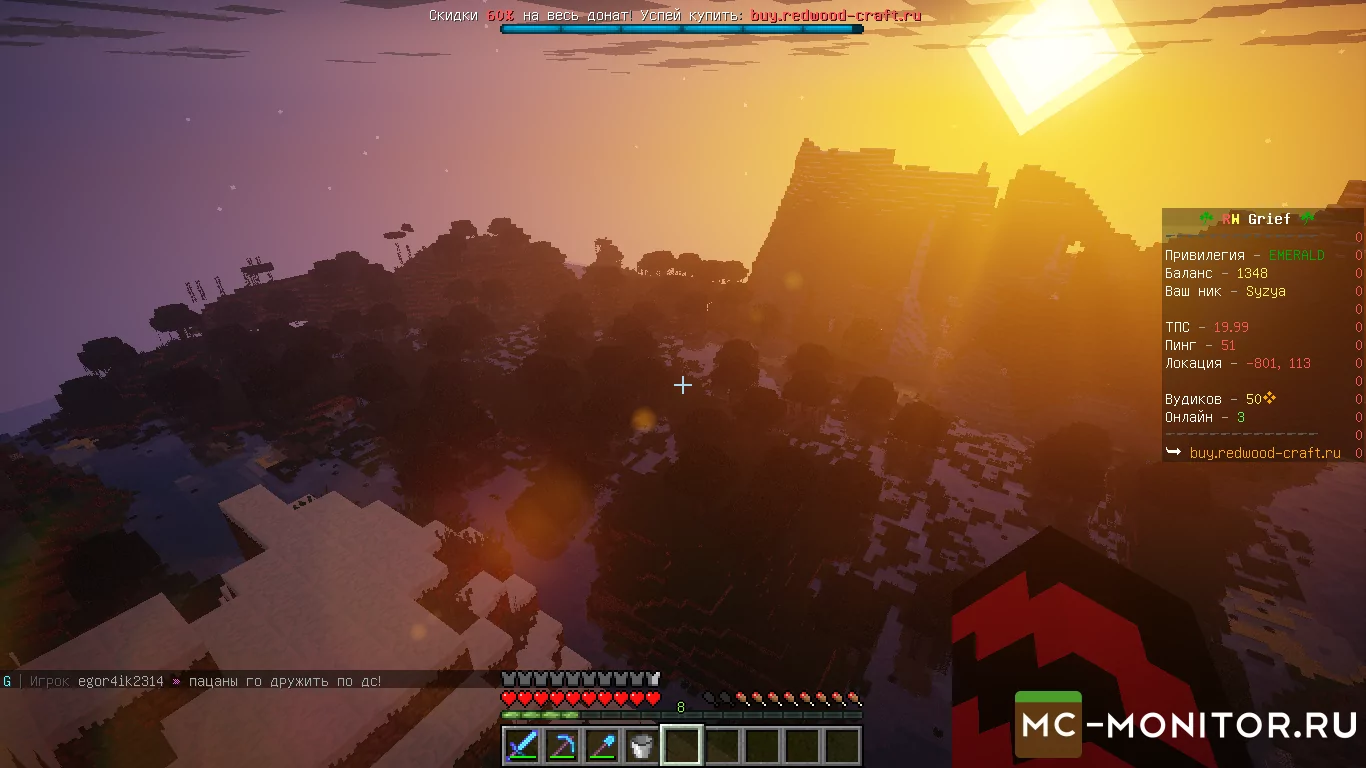Click the highlighted empty hotbar slot
The image size is (1366, 768).
pyautogui.click(x=682, y=746)
